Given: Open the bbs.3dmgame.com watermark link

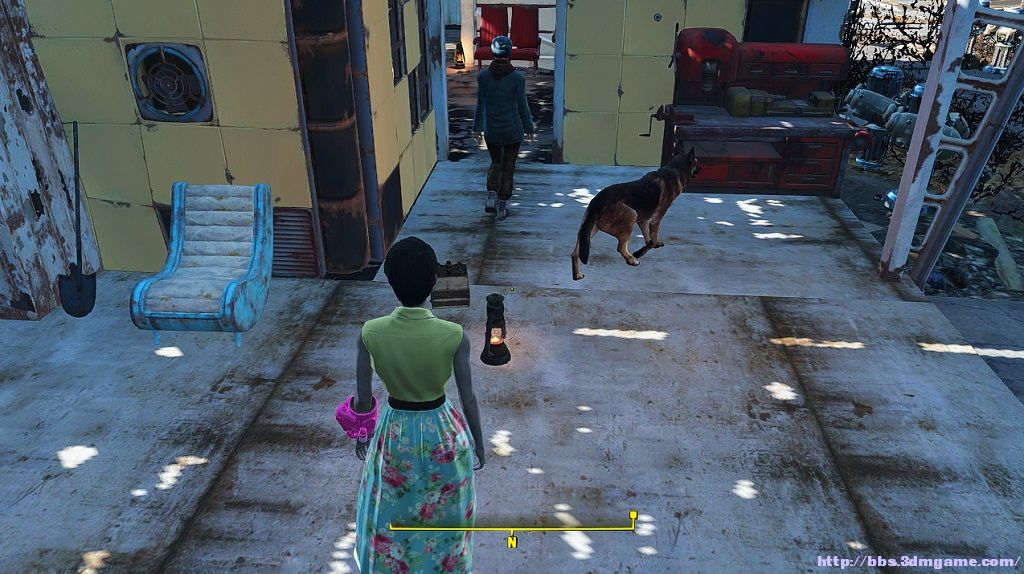Looking at the screenshot, I should (918, 562).
